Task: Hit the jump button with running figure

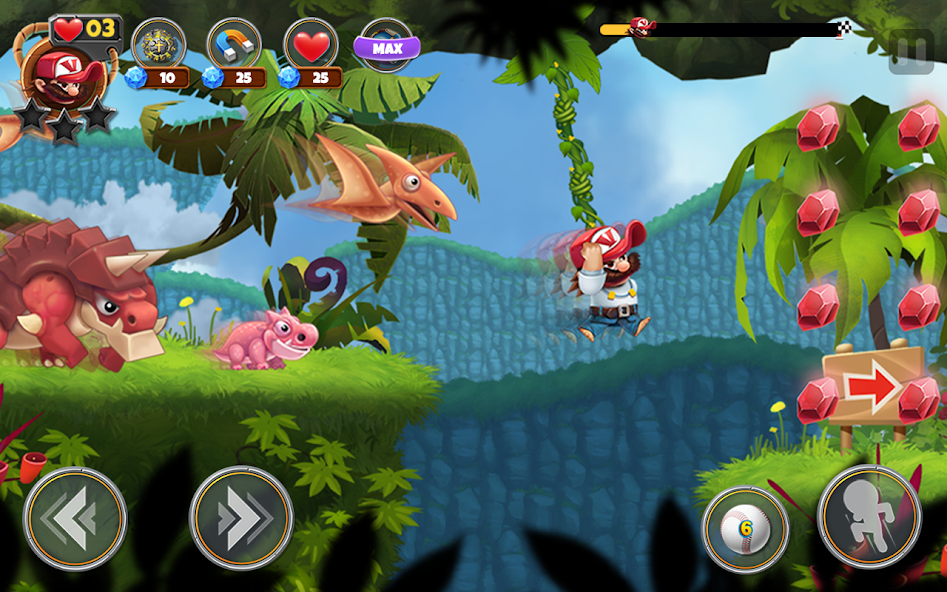Action: [x=869, y=517]
